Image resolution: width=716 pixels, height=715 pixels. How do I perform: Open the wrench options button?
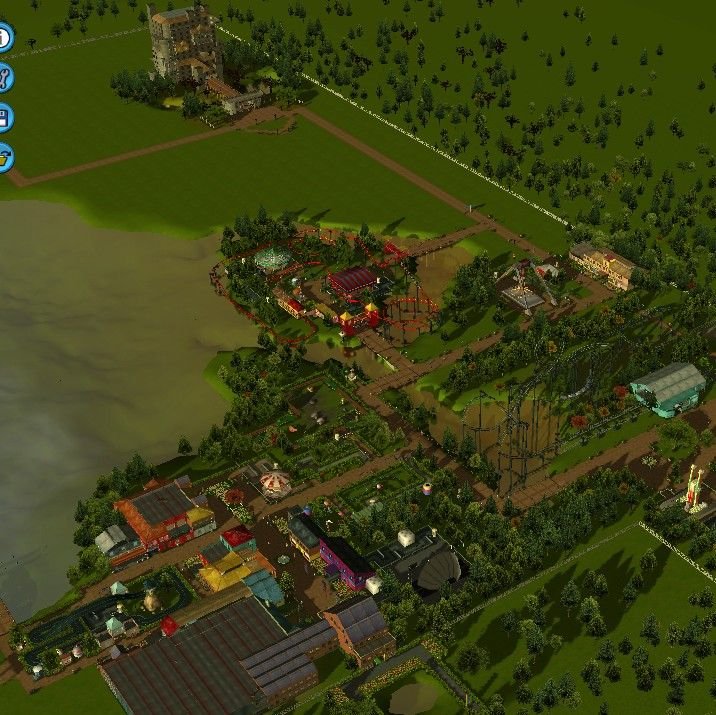pyautogui.click(x=4, y=78)
